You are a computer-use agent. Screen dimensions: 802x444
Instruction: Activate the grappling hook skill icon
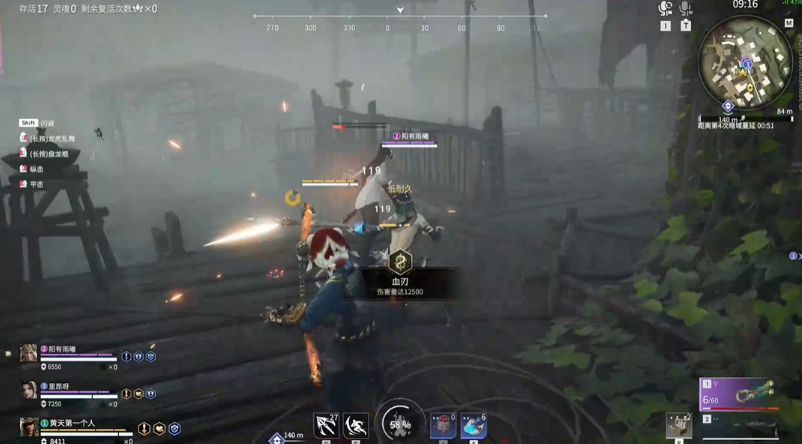point(326,426)
